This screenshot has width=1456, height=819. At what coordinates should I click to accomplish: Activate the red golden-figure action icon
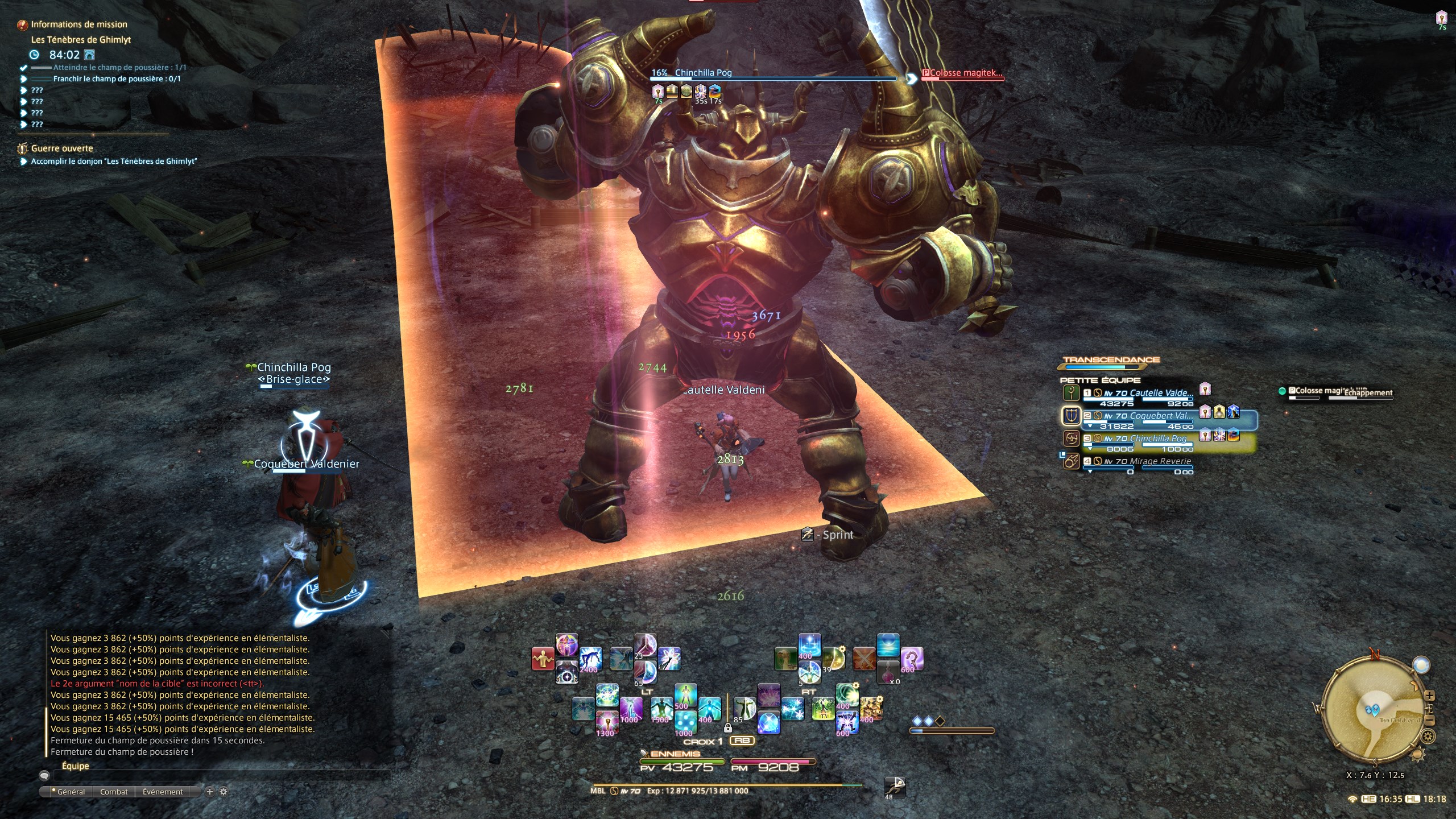tap(543, 659)
